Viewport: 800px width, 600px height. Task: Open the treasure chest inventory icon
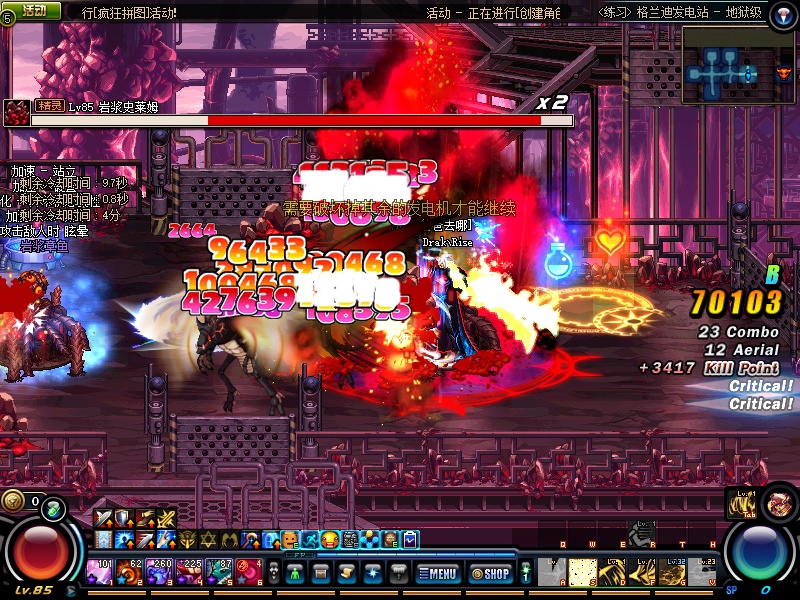[321, 573]
